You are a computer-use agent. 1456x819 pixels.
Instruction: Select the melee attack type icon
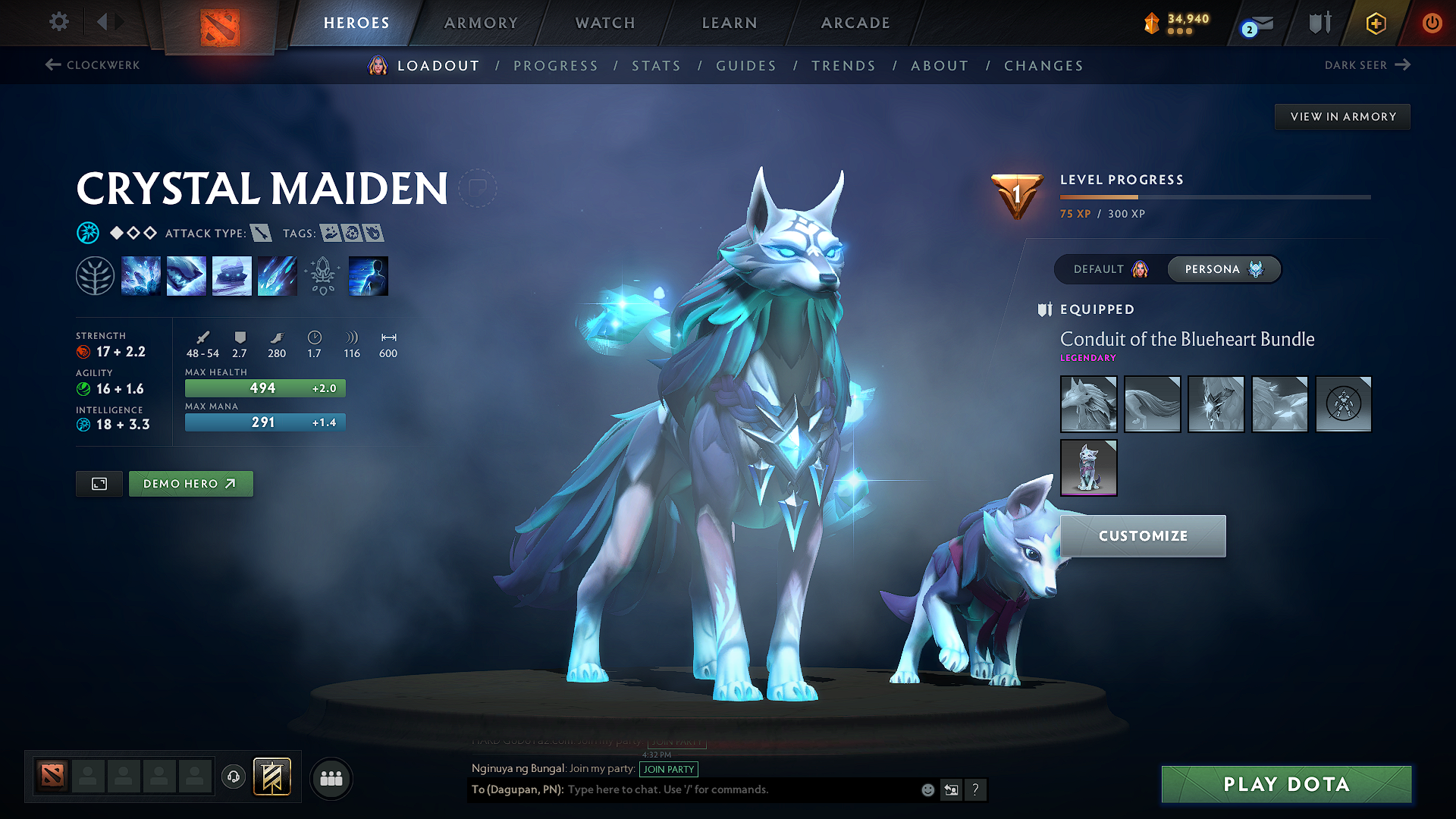pyautogui.click(x=262, y=234)
